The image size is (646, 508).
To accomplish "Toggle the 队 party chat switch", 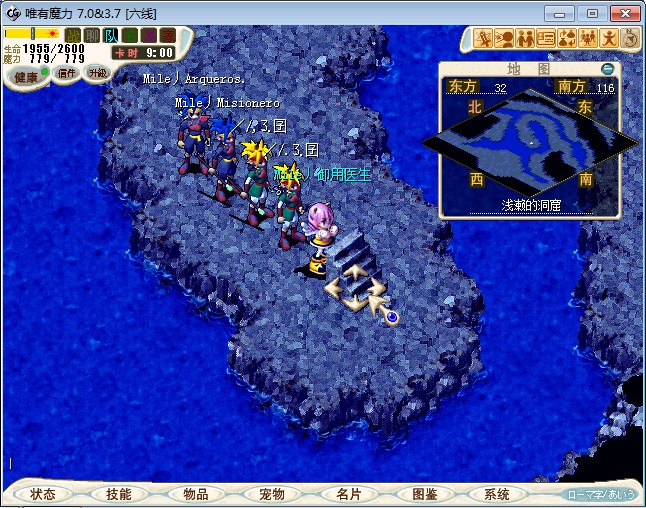I will (x=111, y=36).
